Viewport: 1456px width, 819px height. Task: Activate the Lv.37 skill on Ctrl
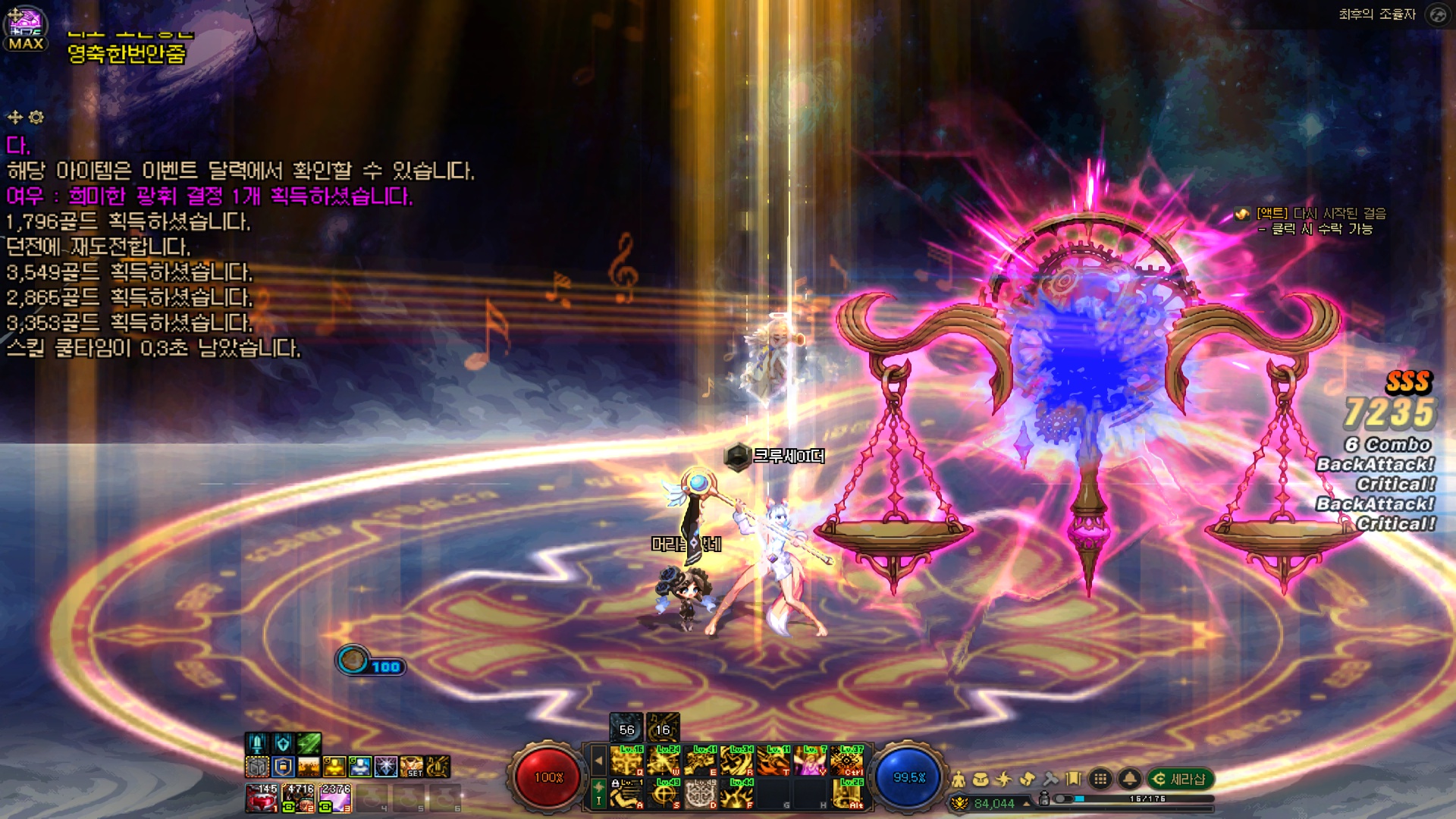pos(847,761)
